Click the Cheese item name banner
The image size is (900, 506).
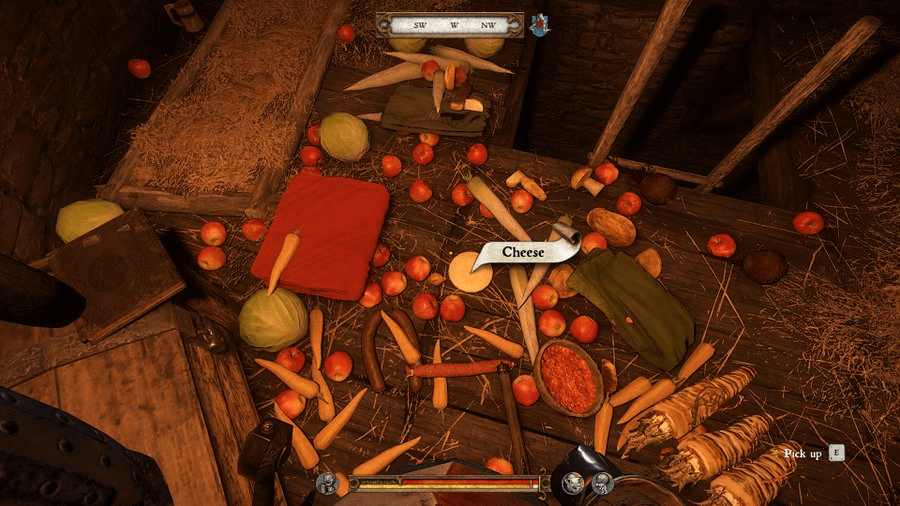click(524, 253)
